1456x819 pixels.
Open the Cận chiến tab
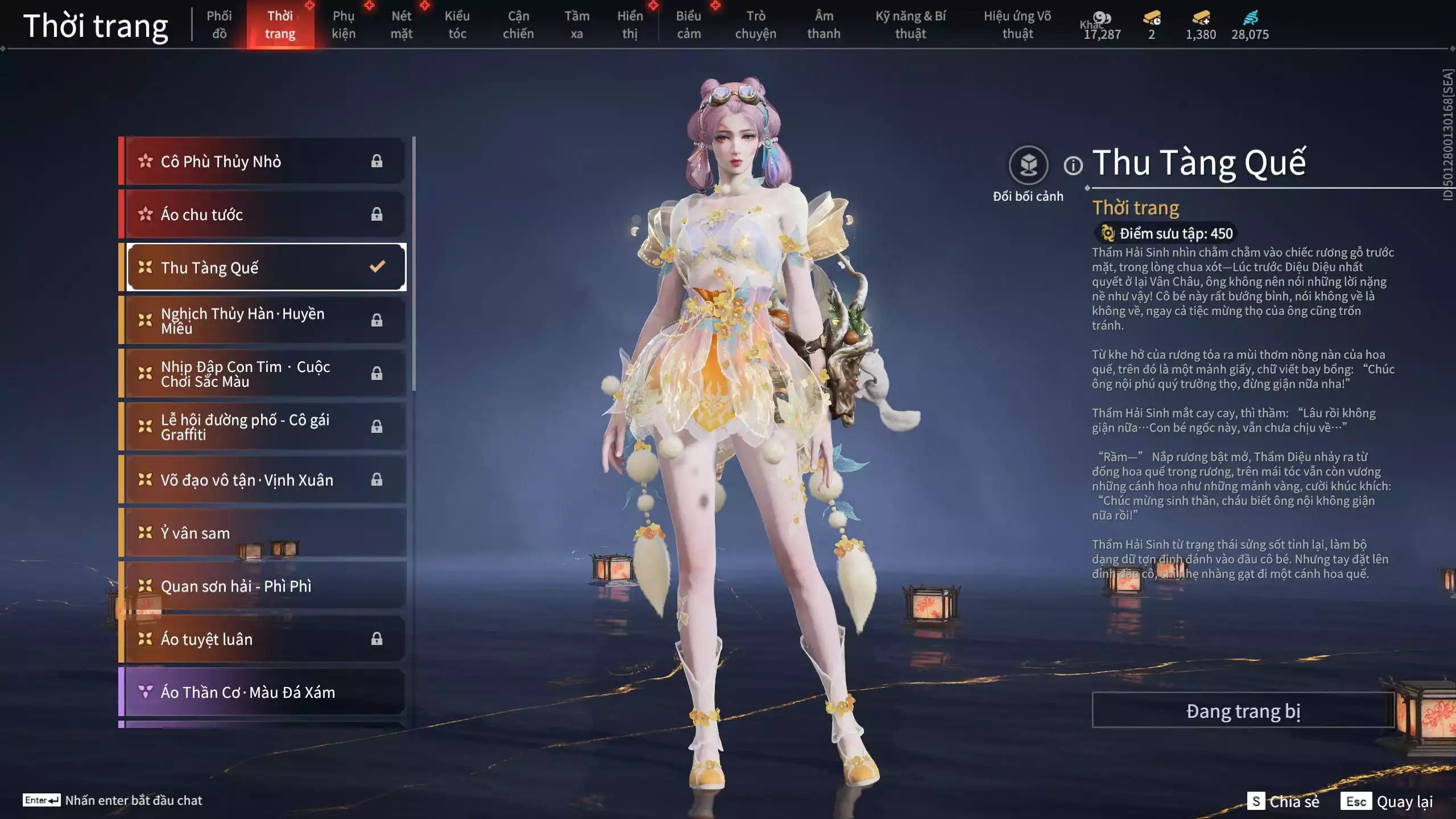pos(518,25)
